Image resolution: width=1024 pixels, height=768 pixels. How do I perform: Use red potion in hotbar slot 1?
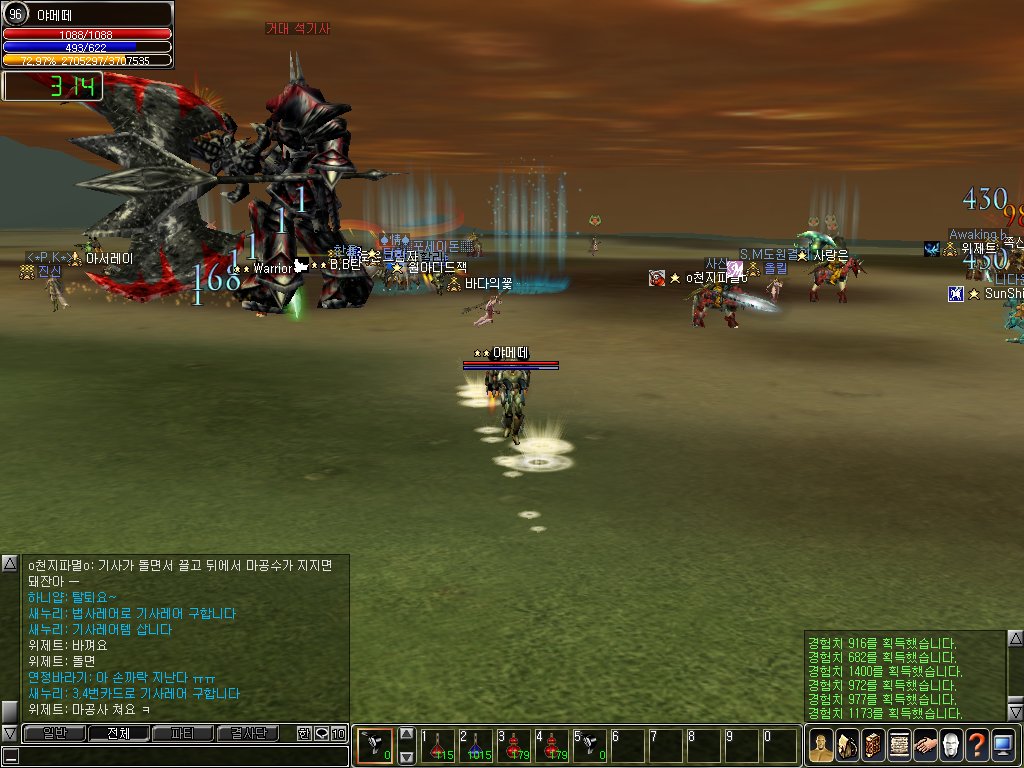(x=438, y=746)
